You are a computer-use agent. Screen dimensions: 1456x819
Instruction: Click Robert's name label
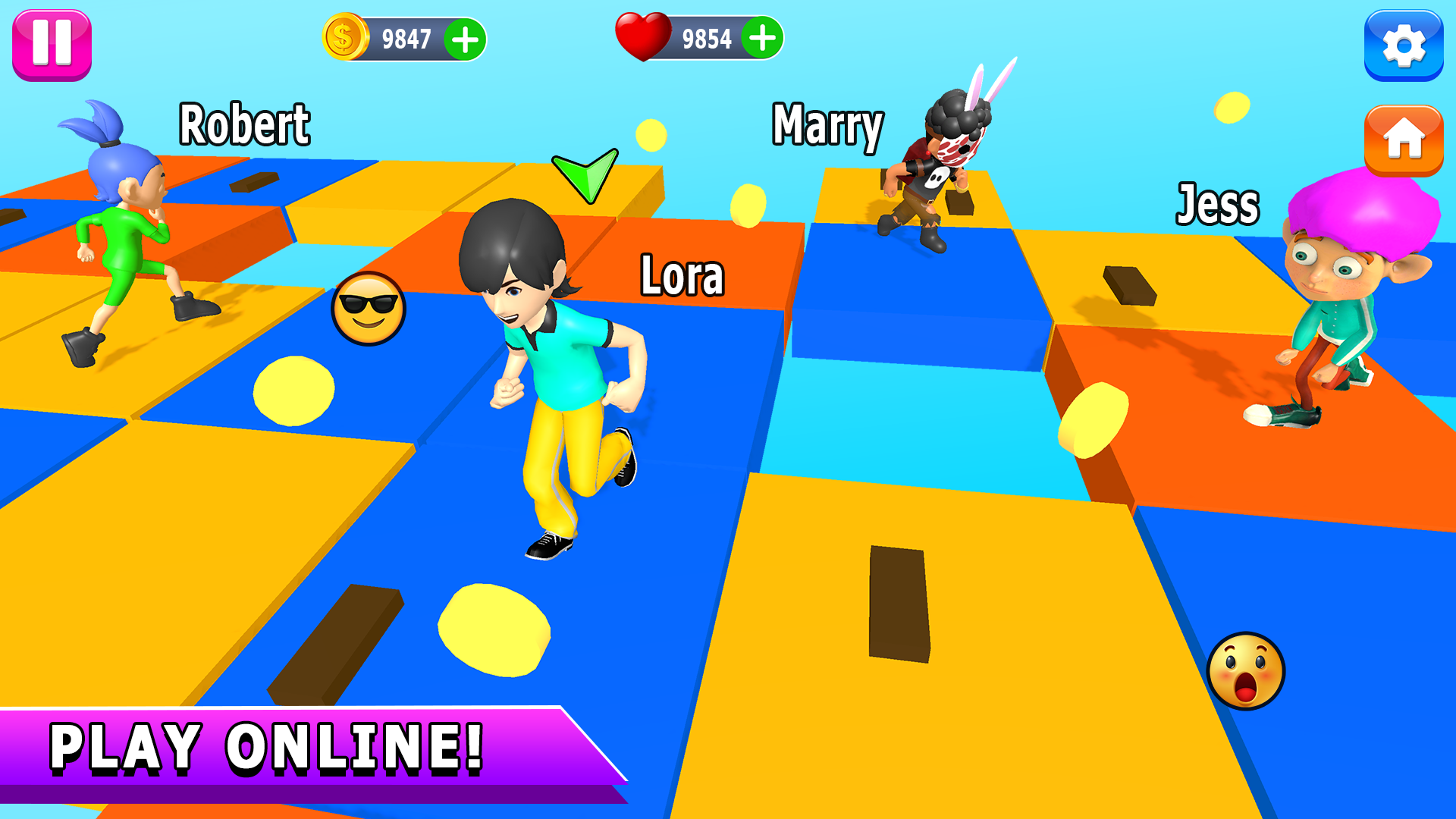244,124
